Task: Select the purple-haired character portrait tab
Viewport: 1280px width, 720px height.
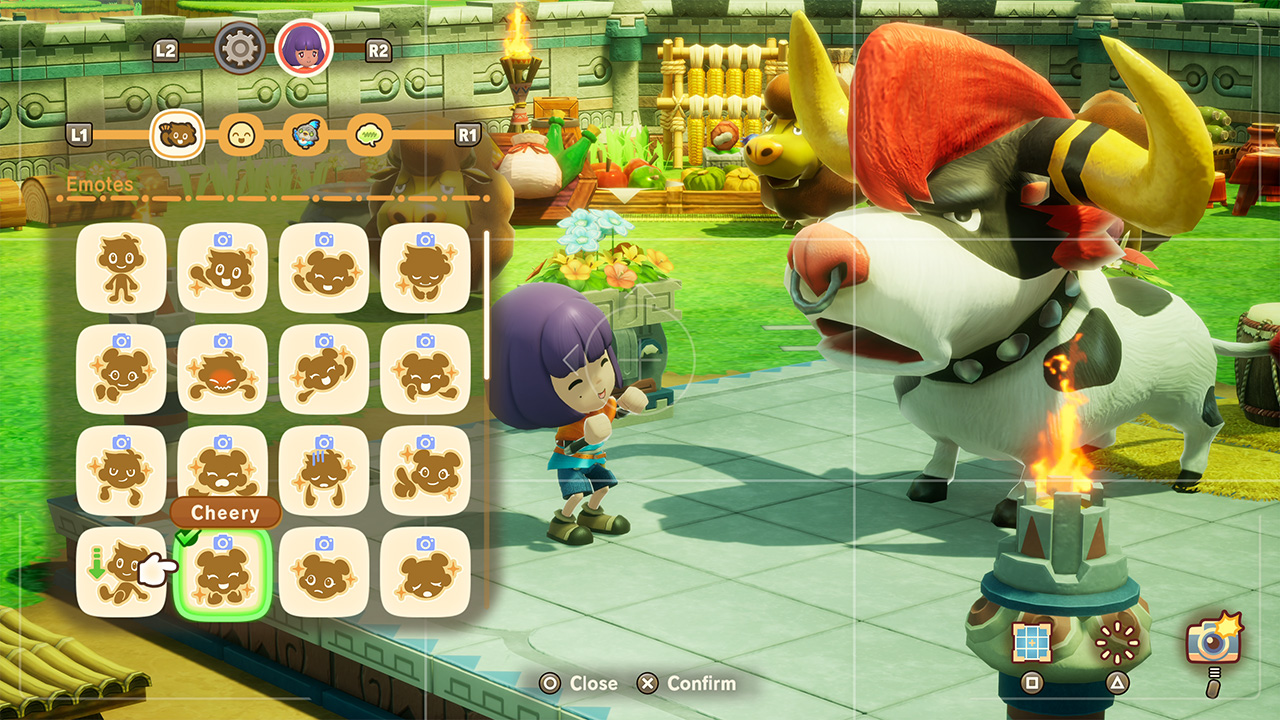Action: (304, 48)
